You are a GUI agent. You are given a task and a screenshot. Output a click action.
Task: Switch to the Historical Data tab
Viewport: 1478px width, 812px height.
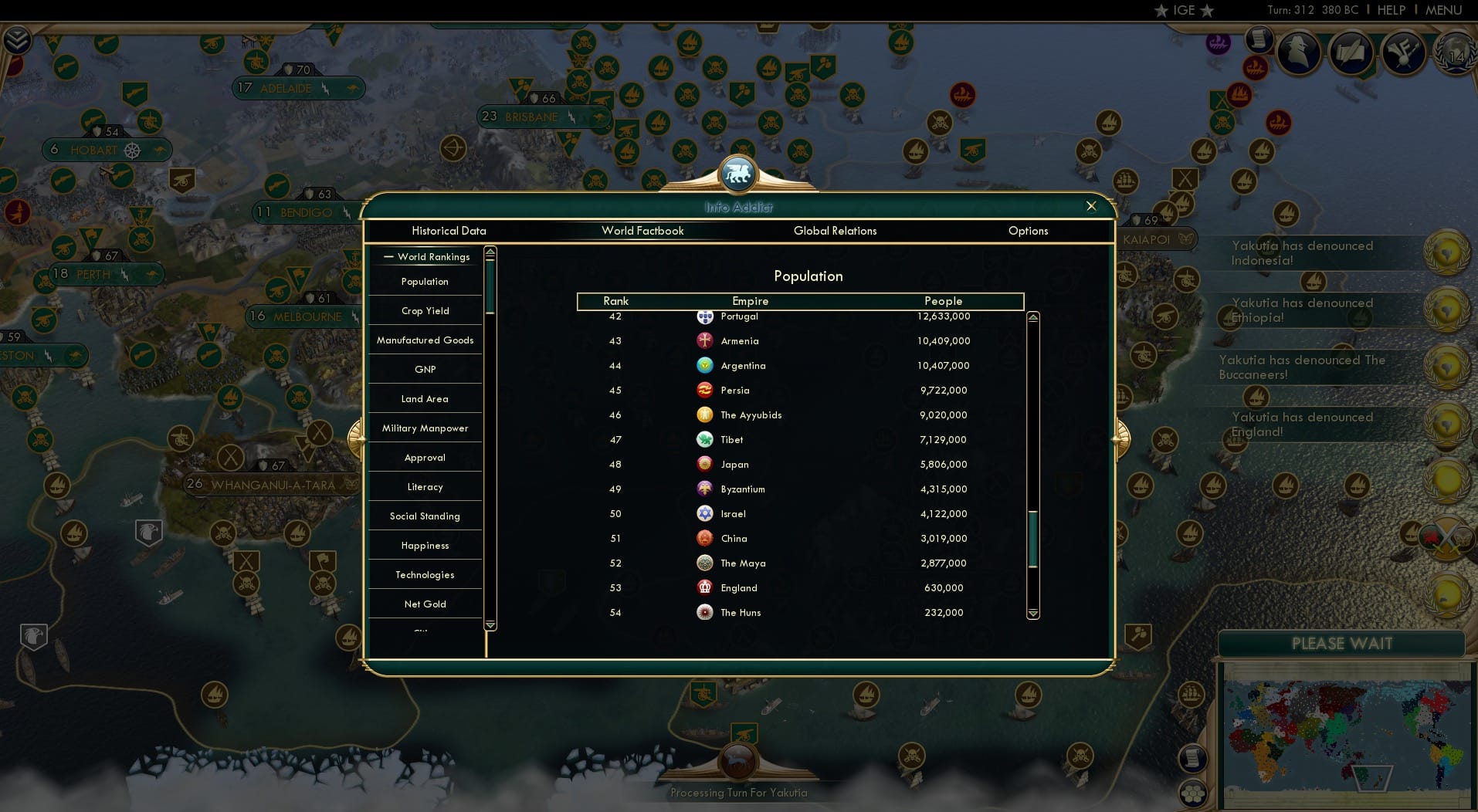pos(449,231)
